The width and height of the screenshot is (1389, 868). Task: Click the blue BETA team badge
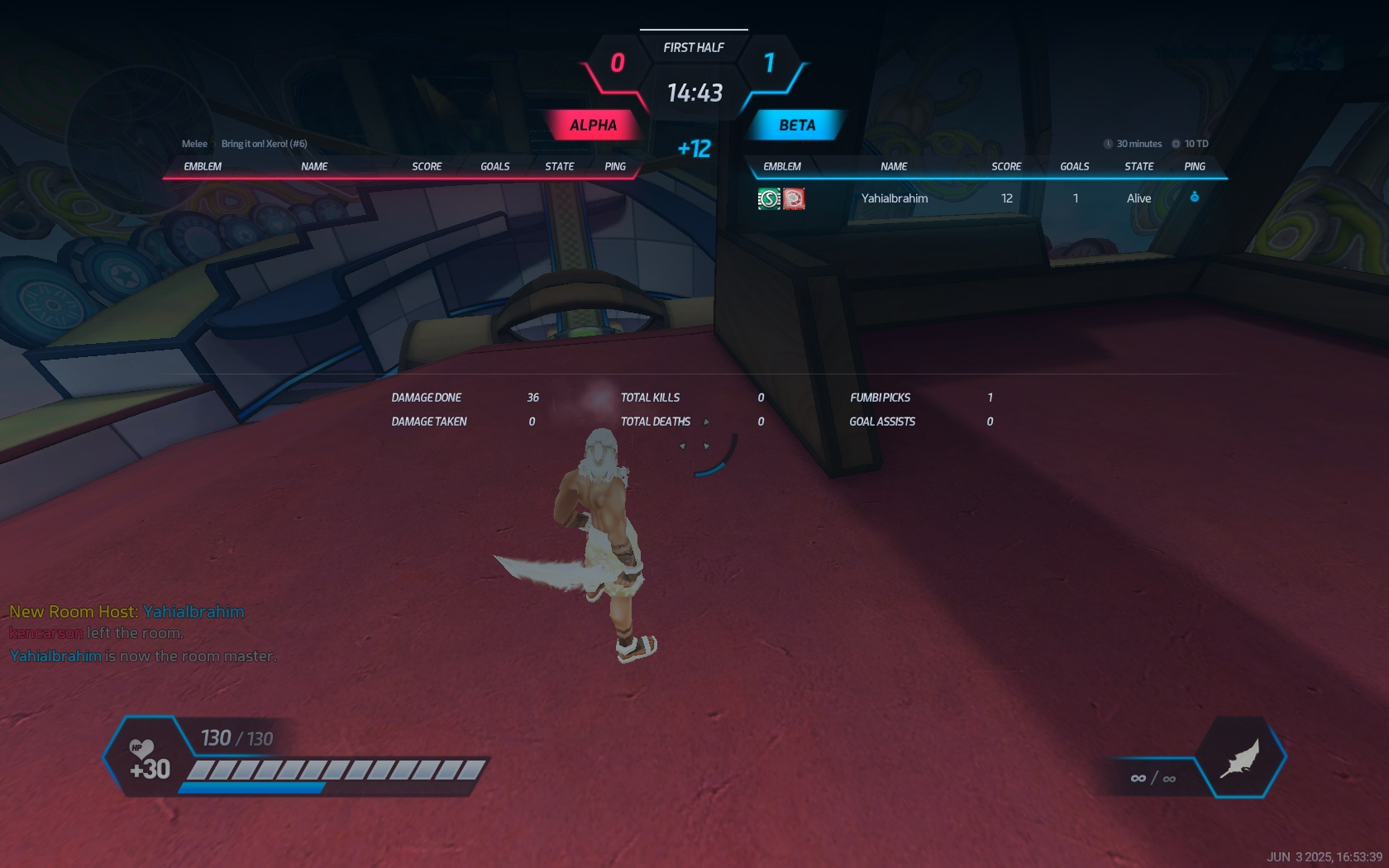click(796, 126)
